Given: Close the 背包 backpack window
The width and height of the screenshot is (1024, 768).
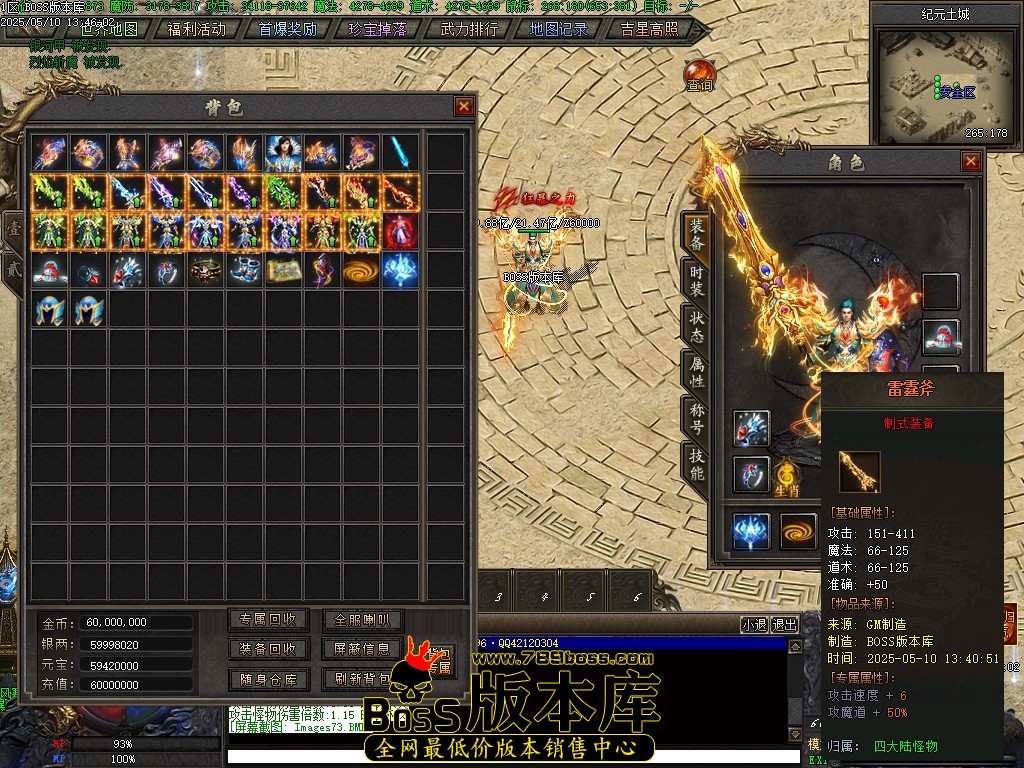Looking at the screenshot, I should pos(464,106).
